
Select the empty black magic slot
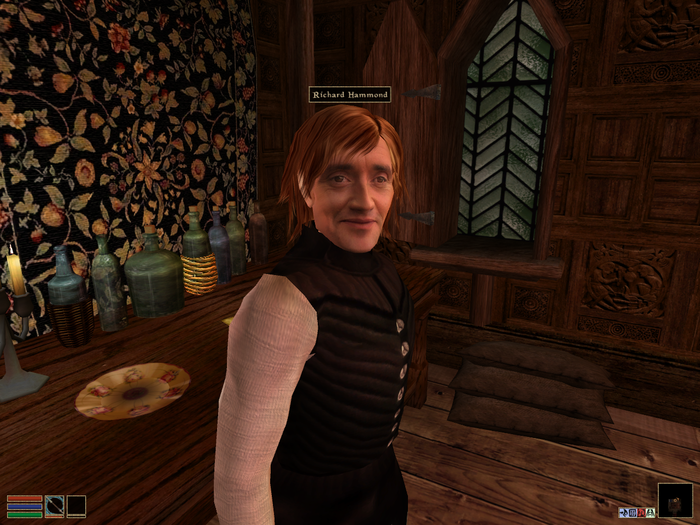pos(76,506)
